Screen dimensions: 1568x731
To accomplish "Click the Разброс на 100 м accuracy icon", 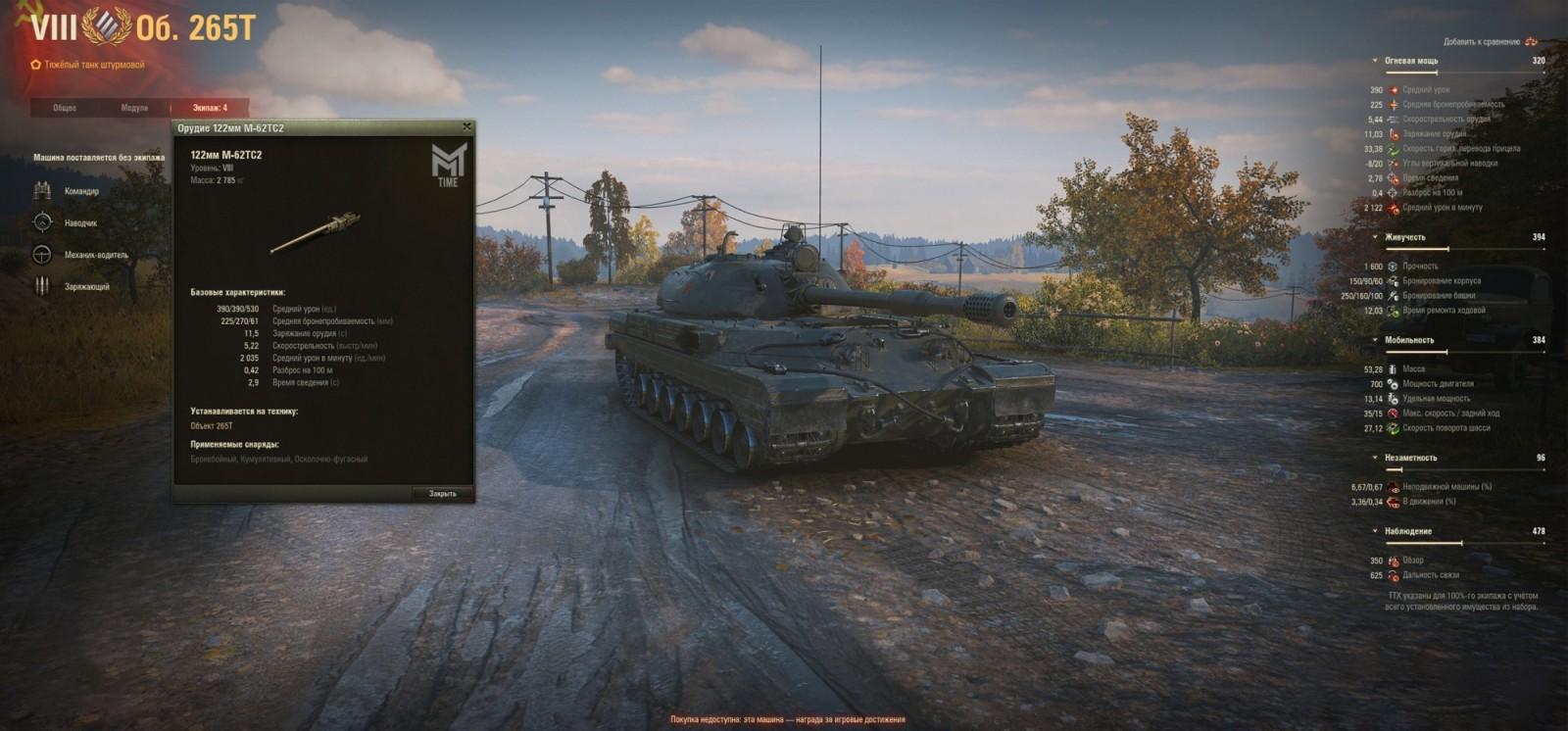I will point(1394,191).
